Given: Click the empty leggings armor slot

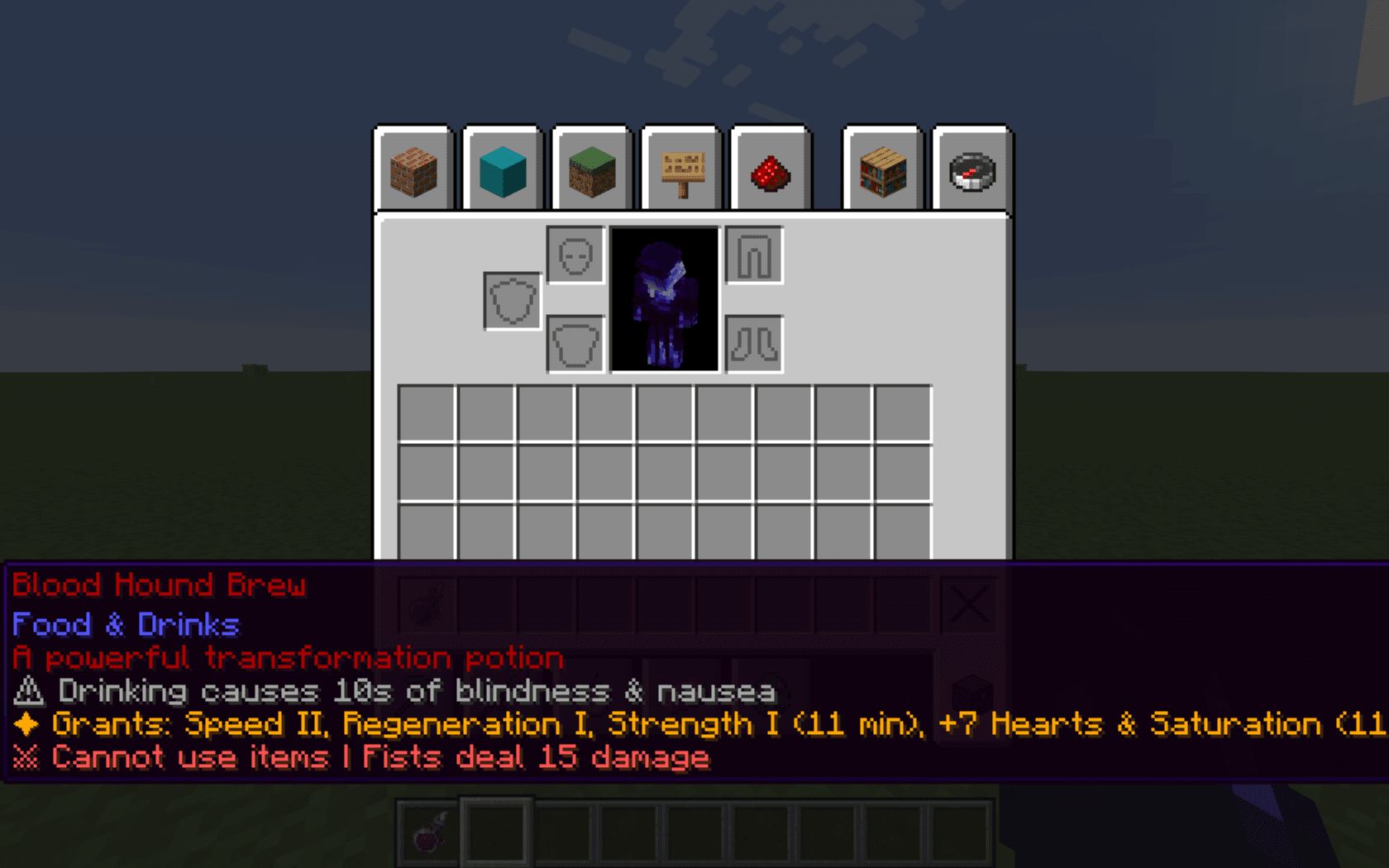Looking at the screenshot, I should 754,255.
